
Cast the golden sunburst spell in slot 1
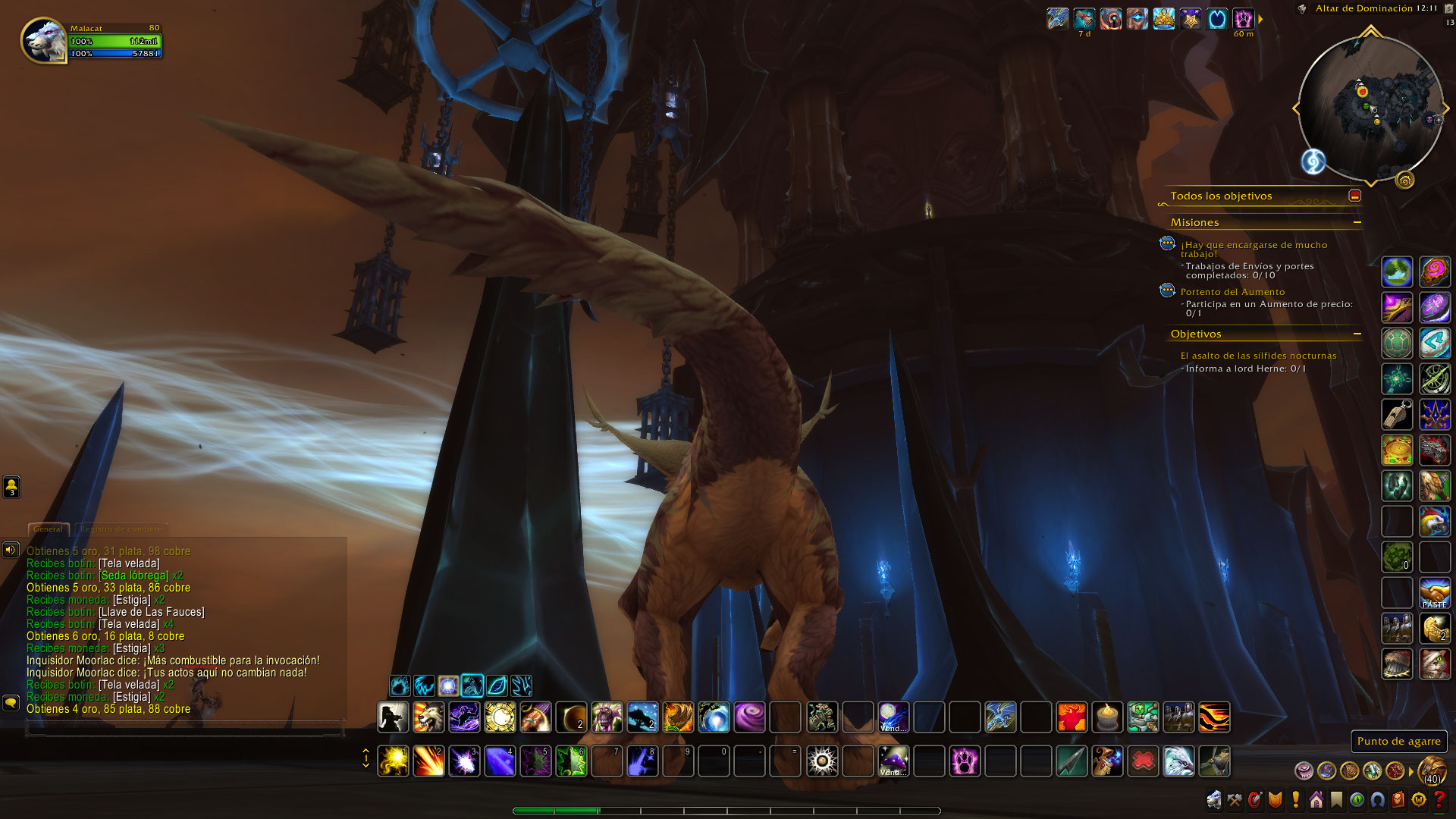point(393,761)
